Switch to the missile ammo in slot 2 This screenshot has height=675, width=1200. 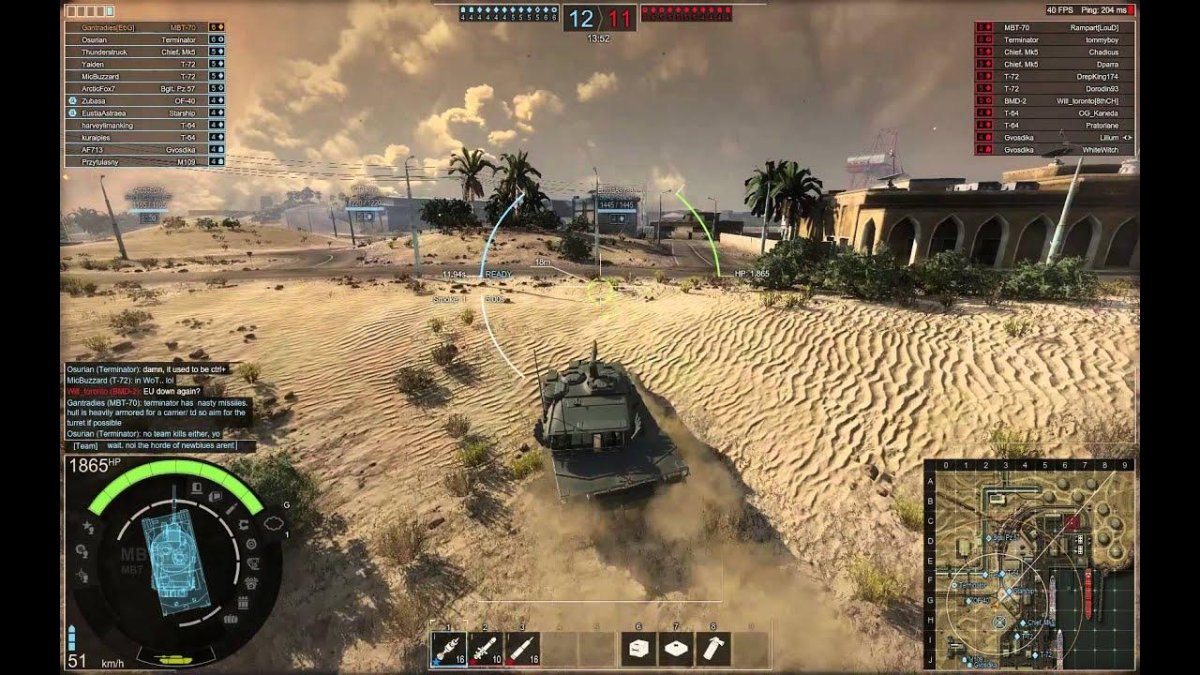pyautogui.click(x=486, y=649)
